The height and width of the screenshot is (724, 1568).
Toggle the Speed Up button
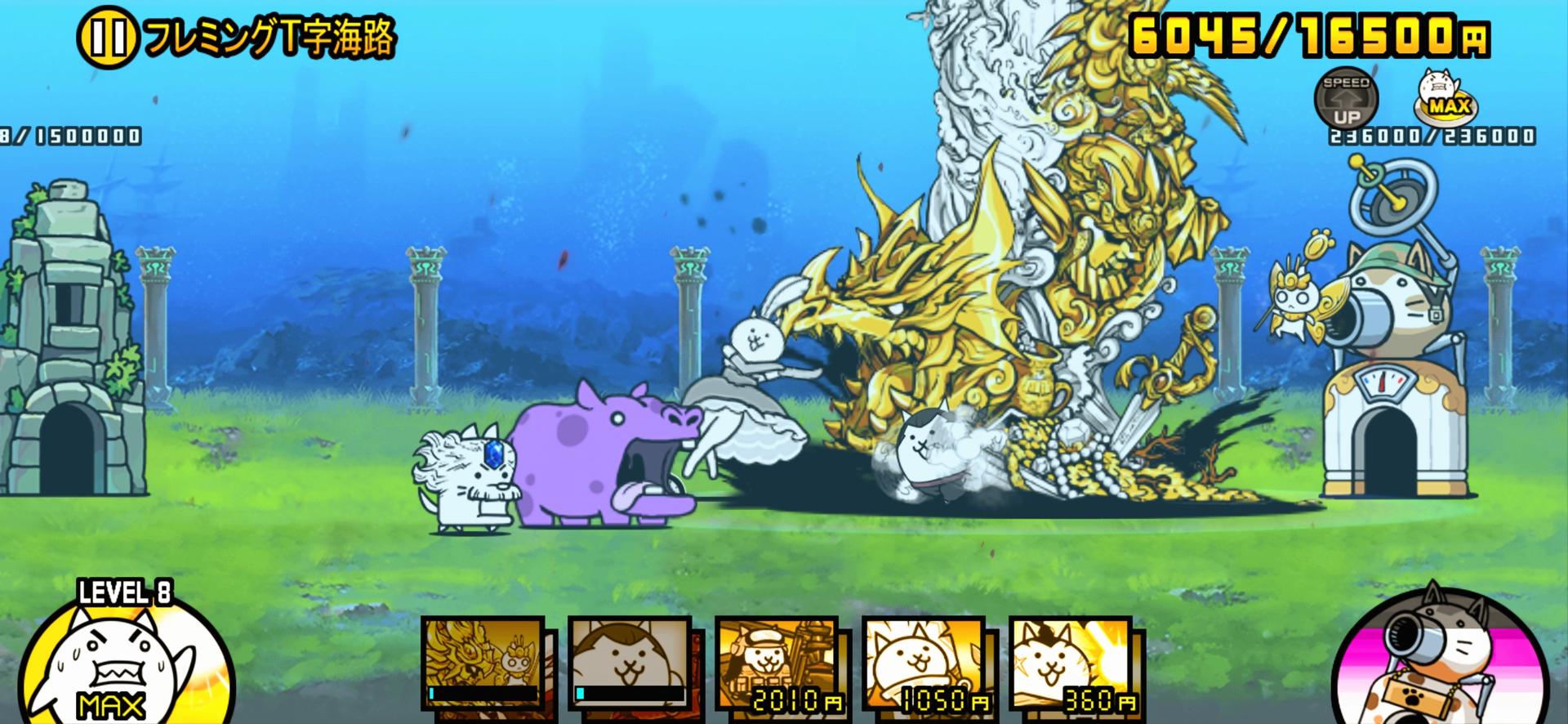(1346, 100)
